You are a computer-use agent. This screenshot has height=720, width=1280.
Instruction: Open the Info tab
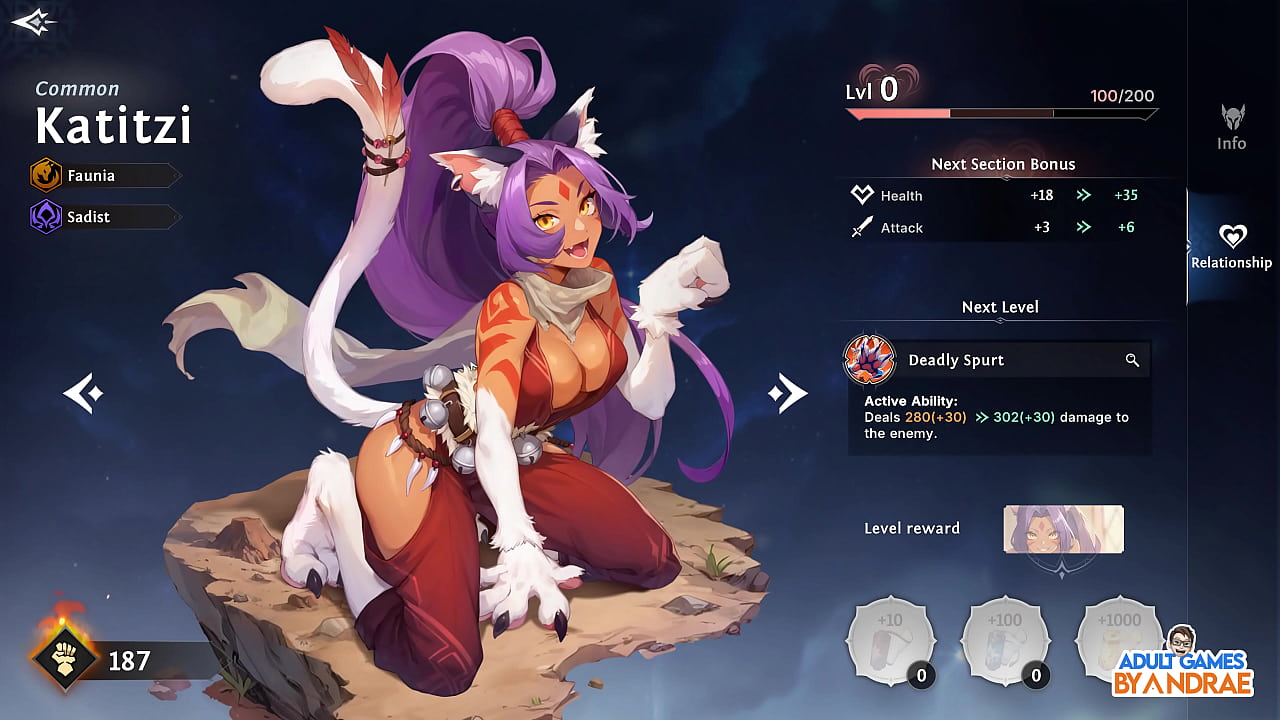1232,127
